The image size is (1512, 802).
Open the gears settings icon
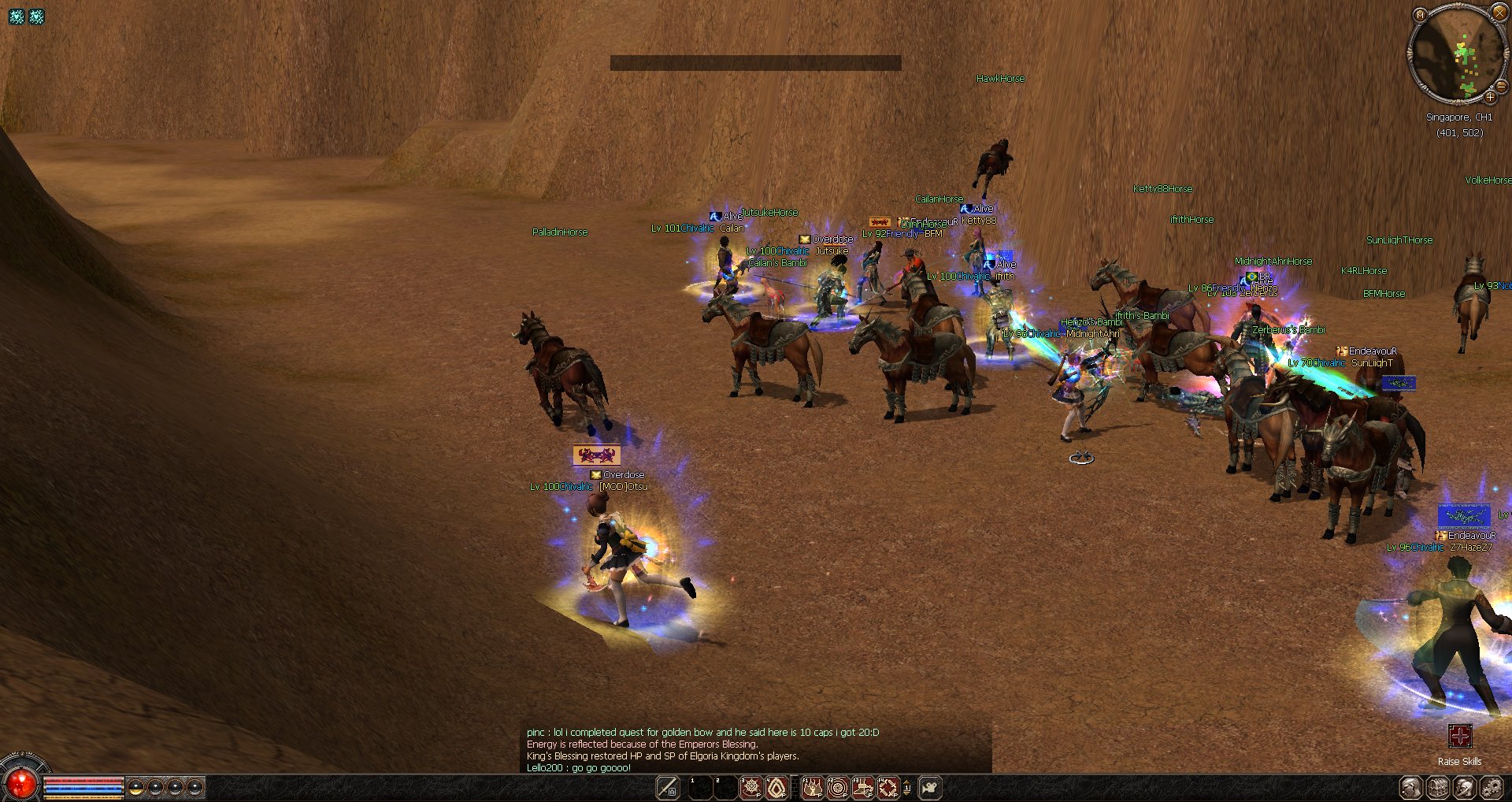[x=1491, y=787]
